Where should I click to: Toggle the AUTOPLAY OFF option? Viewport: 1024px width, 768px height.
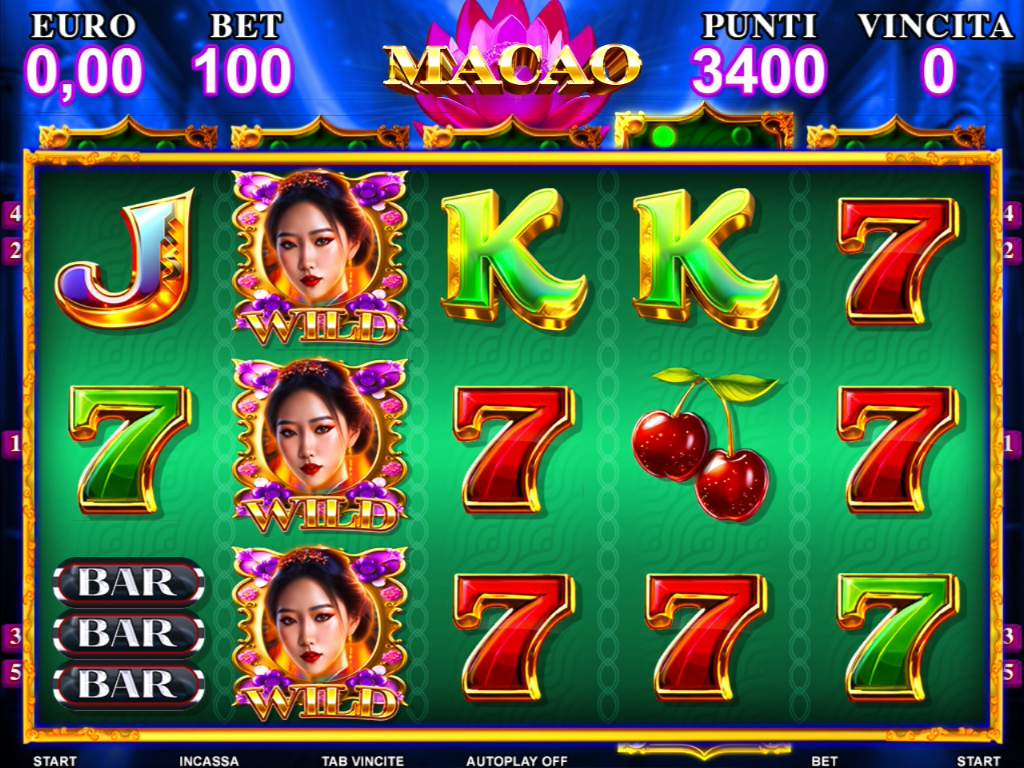tap(517, 761)
